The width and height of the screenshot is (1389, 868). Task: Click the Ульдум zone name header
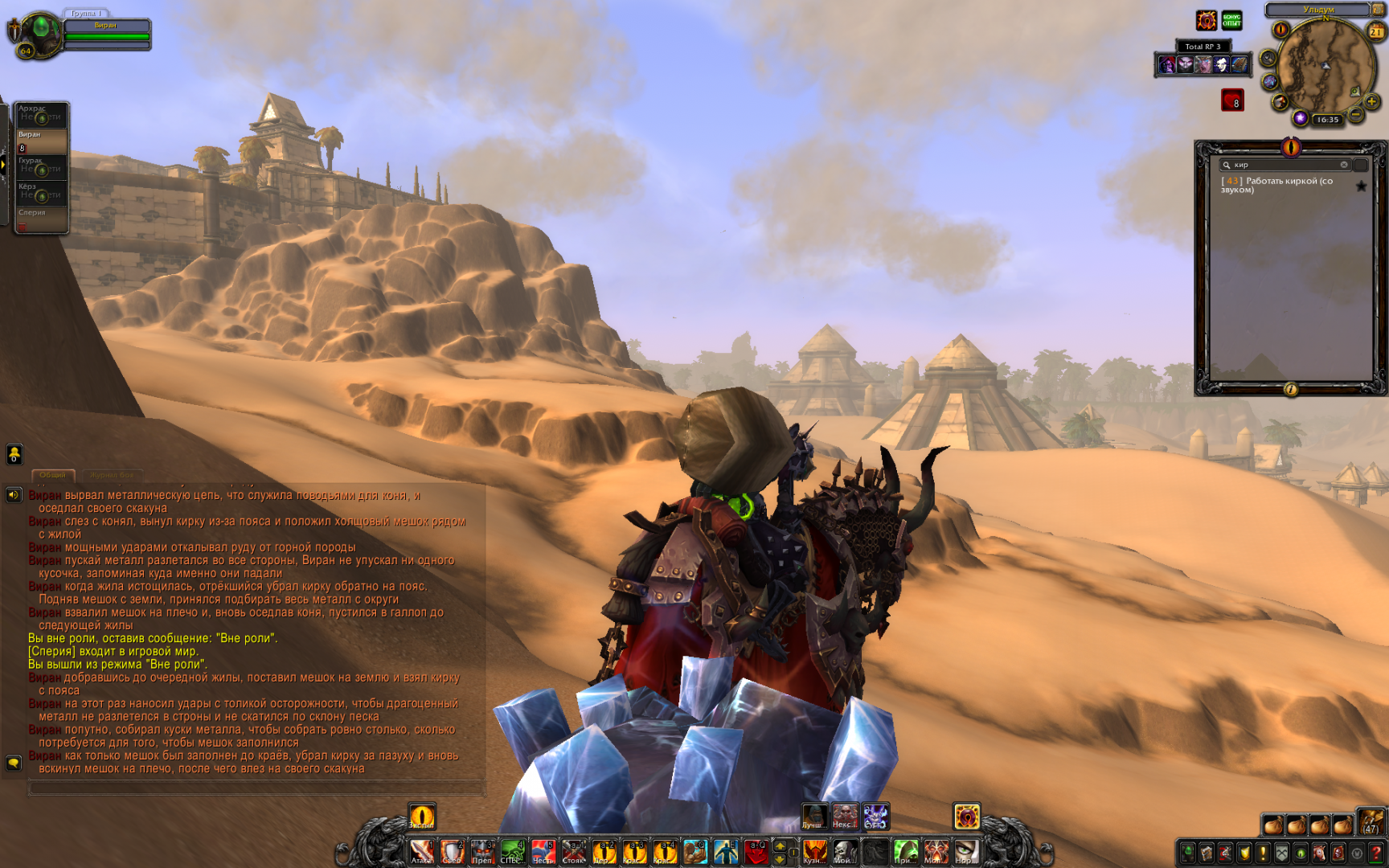1318,10
